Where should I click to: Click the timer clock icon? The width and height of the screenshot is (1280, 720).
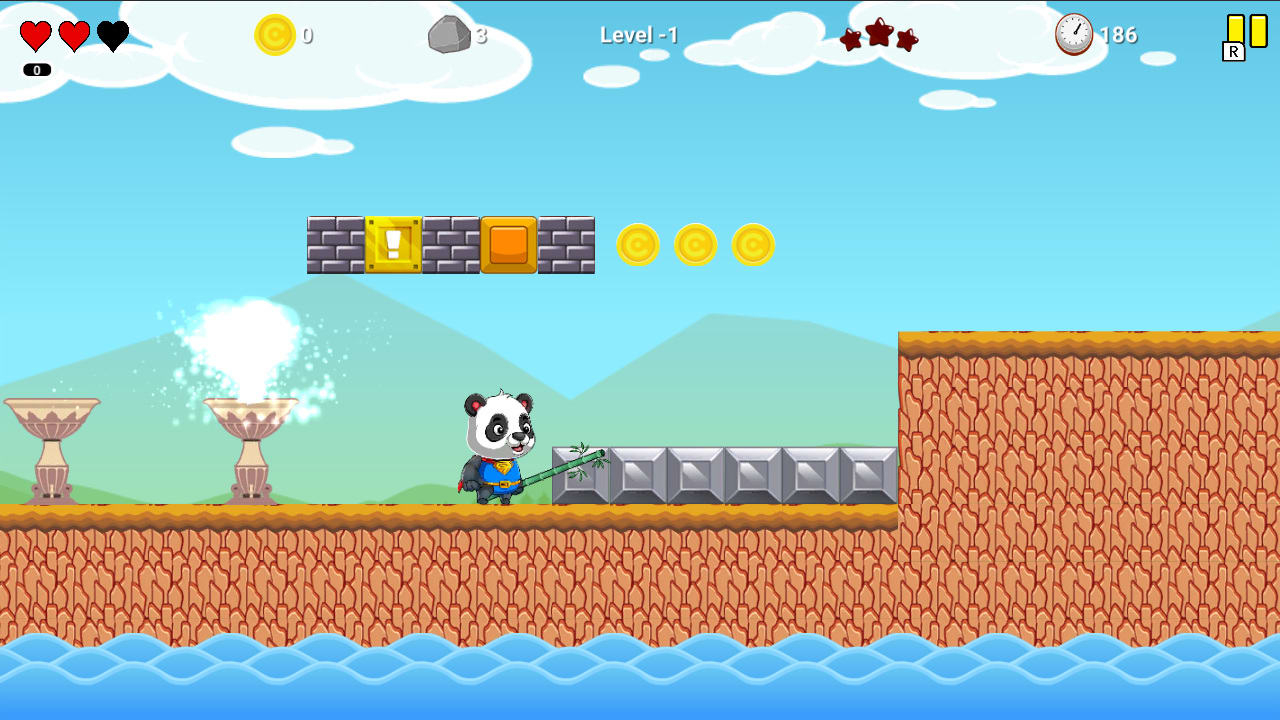tap(1073, 34)
